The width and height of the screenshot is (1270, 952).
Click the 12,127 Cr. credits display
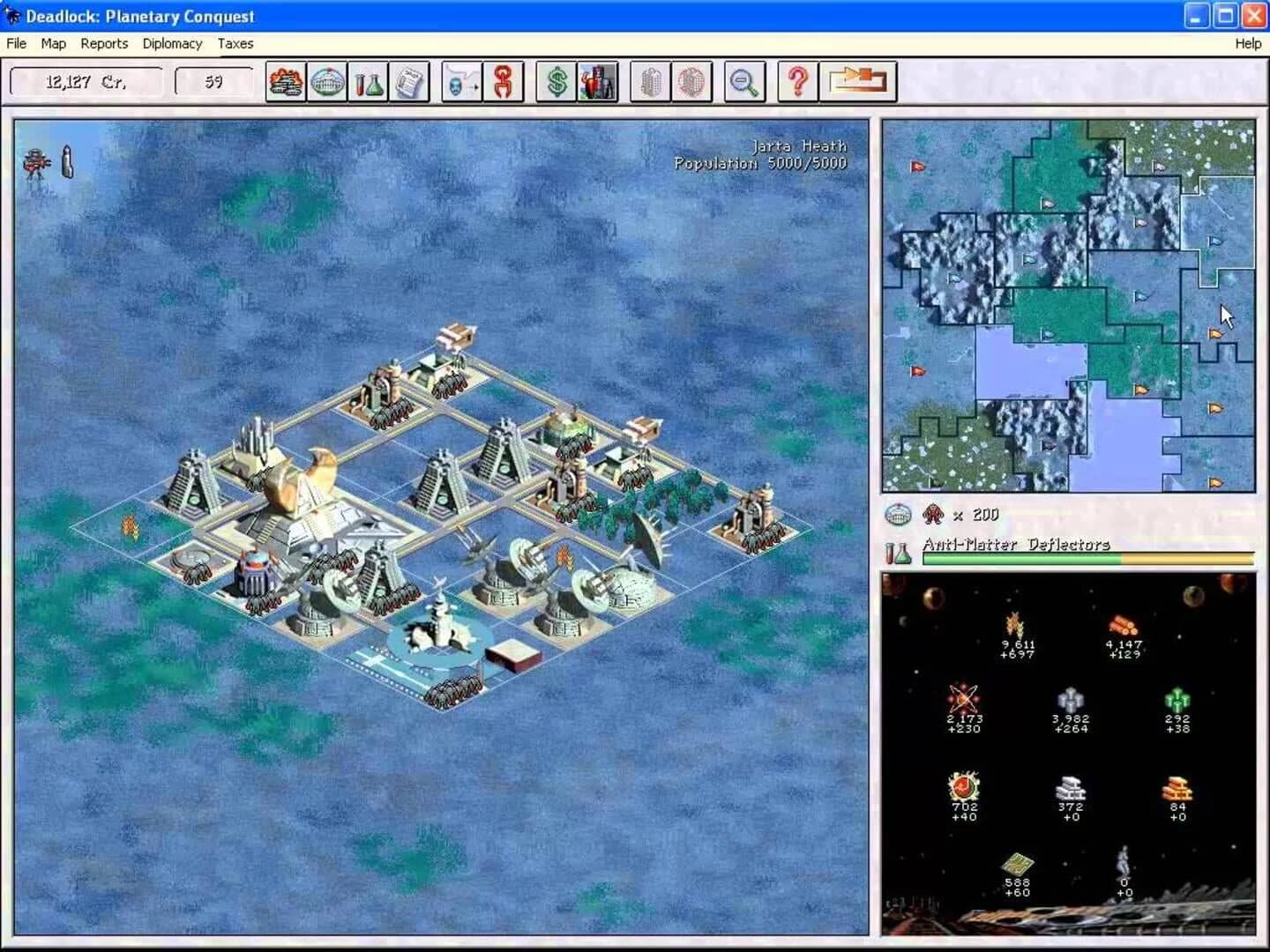[86, 81]
